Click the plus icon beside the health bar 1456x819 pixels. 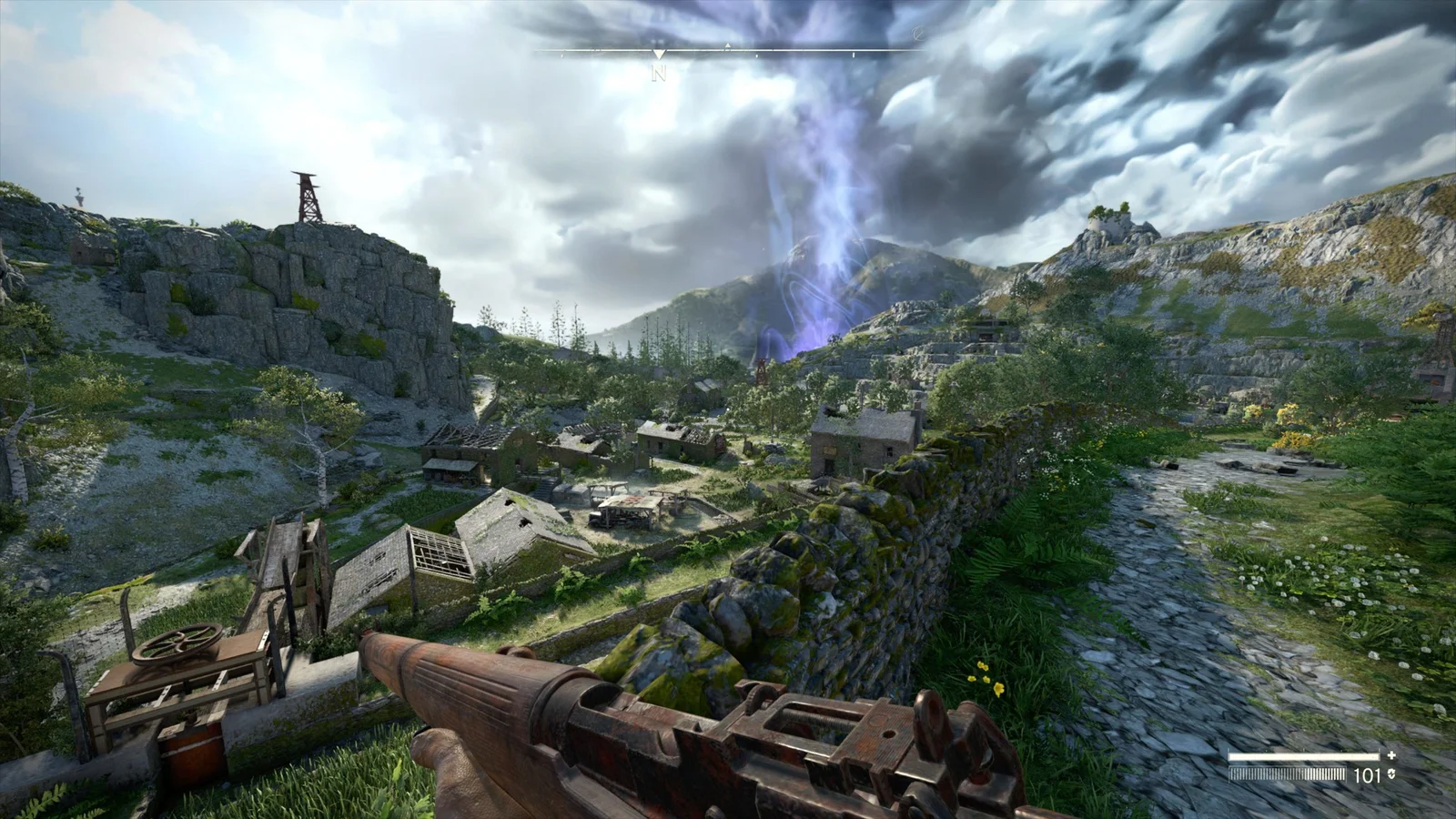(x=1391, y=756)
